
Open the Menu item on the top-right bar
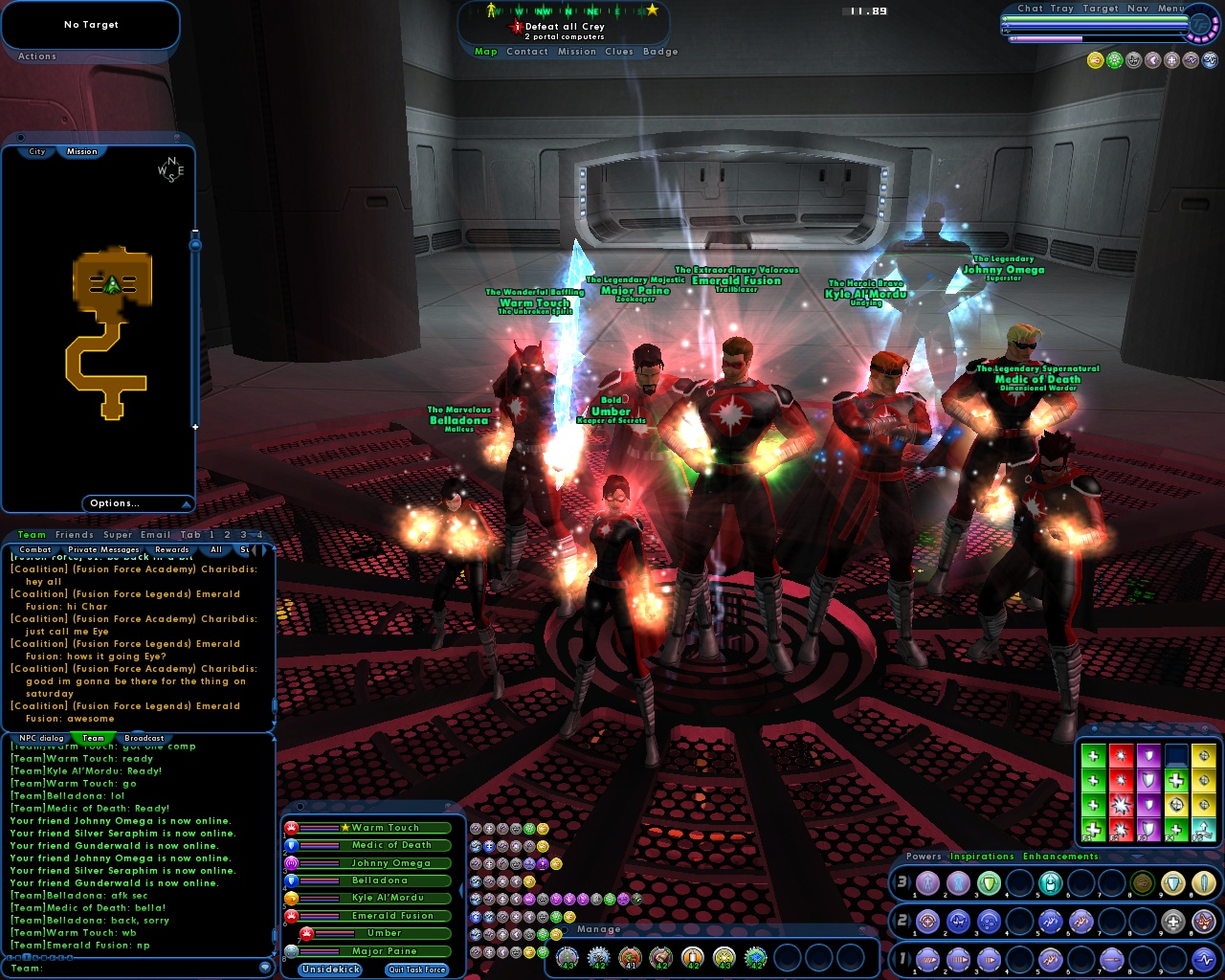pyautogui.click(x=1170, y=8)
